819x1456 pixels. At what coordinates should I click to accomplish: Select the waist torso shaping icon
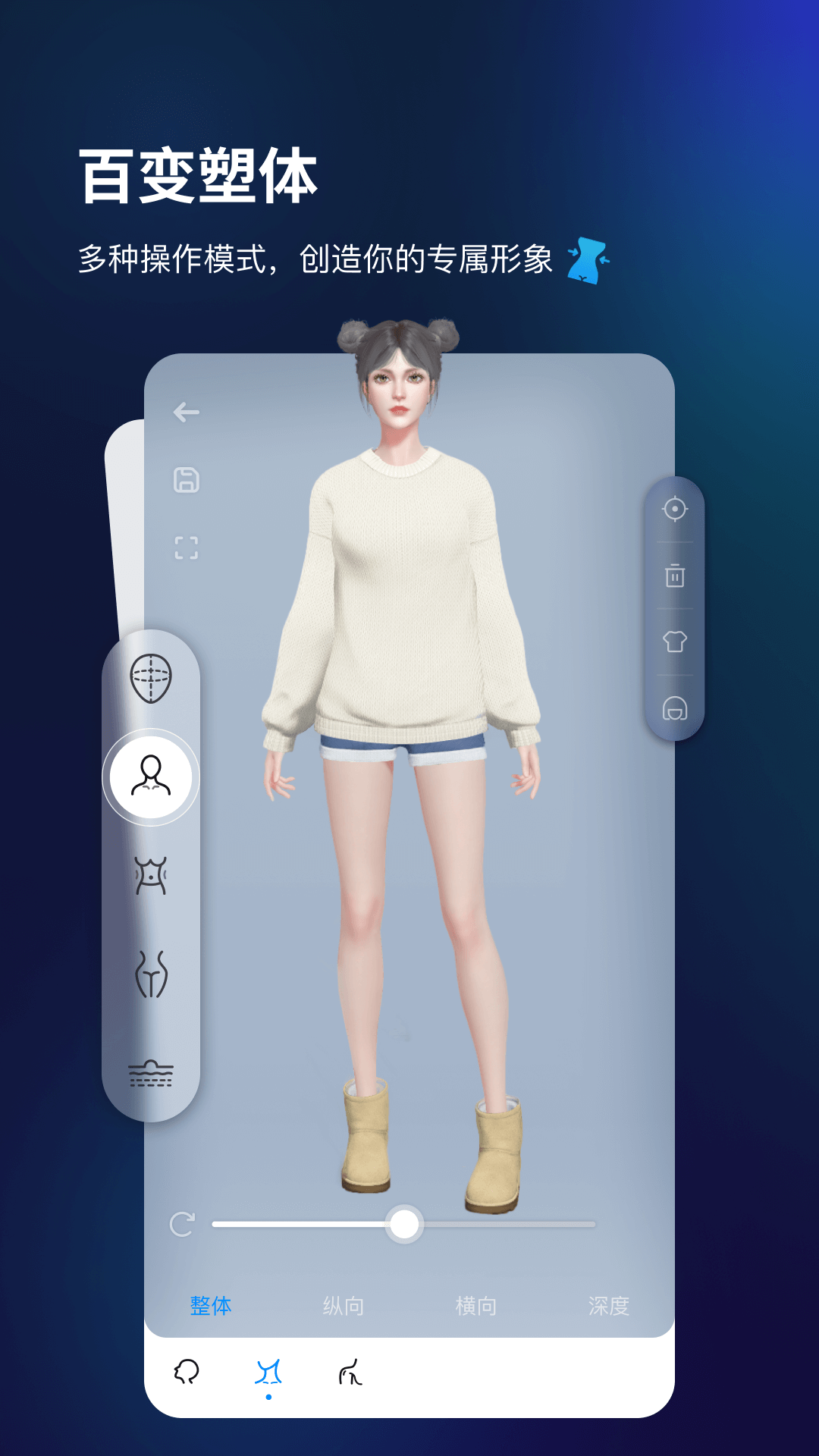(x=151, y=876)
